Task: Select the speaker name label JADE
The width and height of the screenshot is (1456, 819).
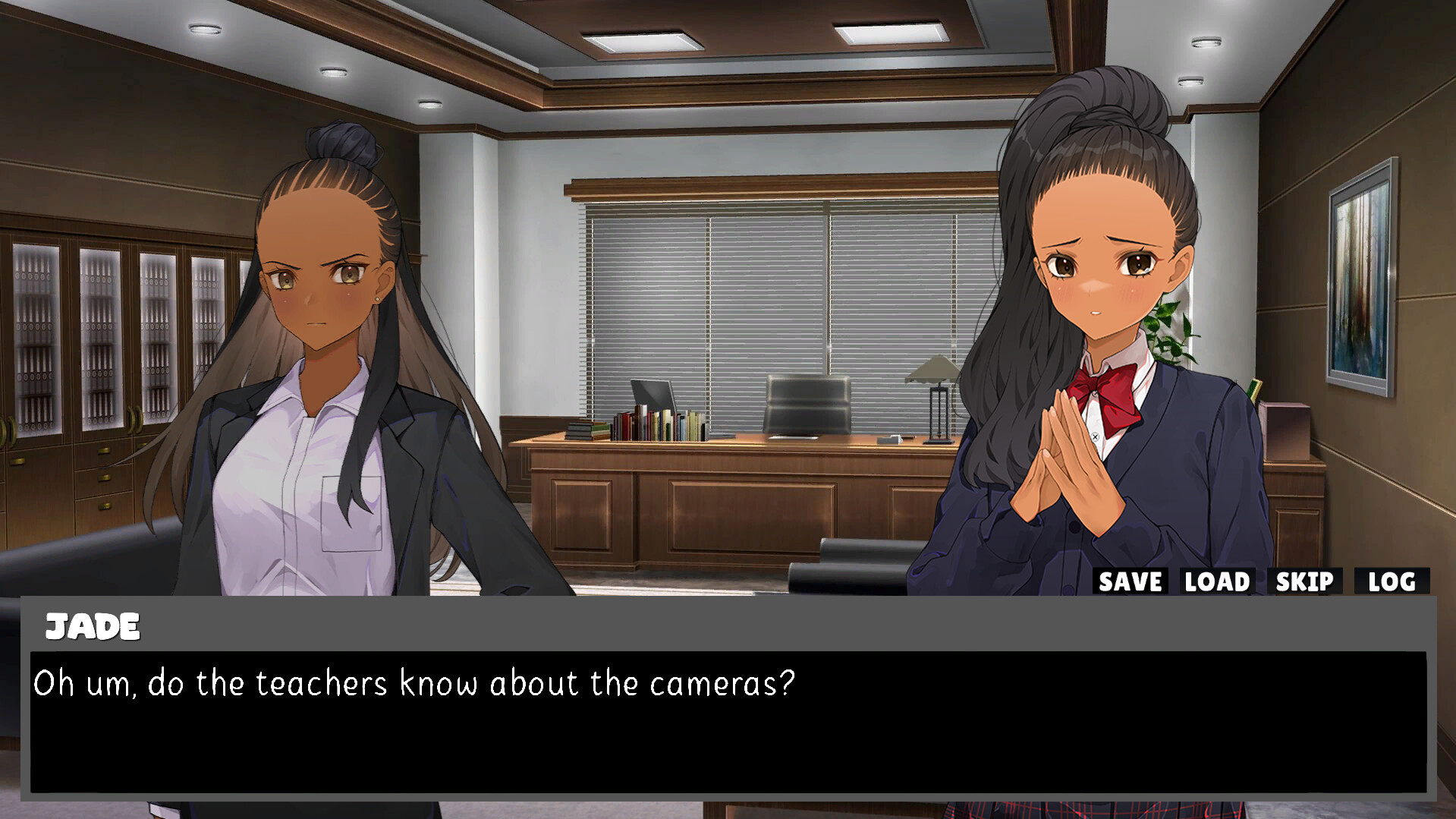Action: pyautogui.click(x=93, y=627)
